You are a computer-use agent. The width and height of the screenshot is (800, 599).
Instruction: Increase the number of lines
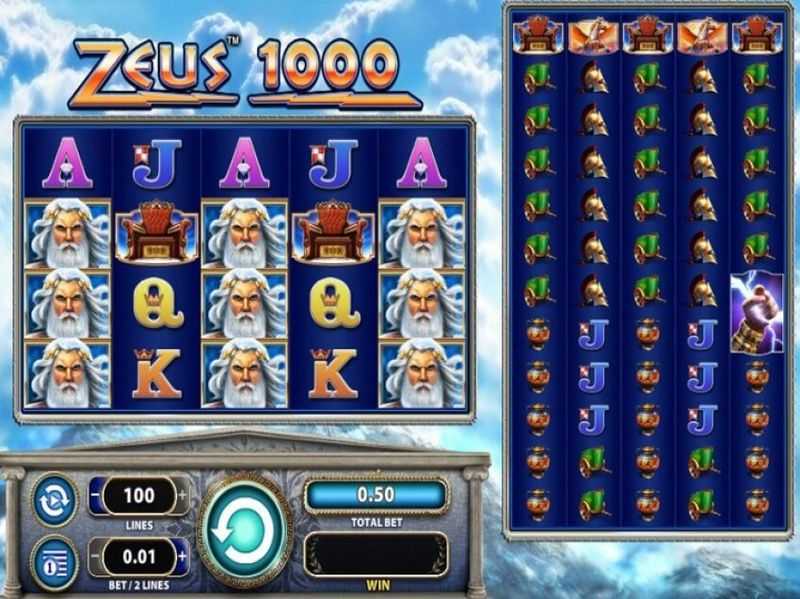click(x=182, y=495)
